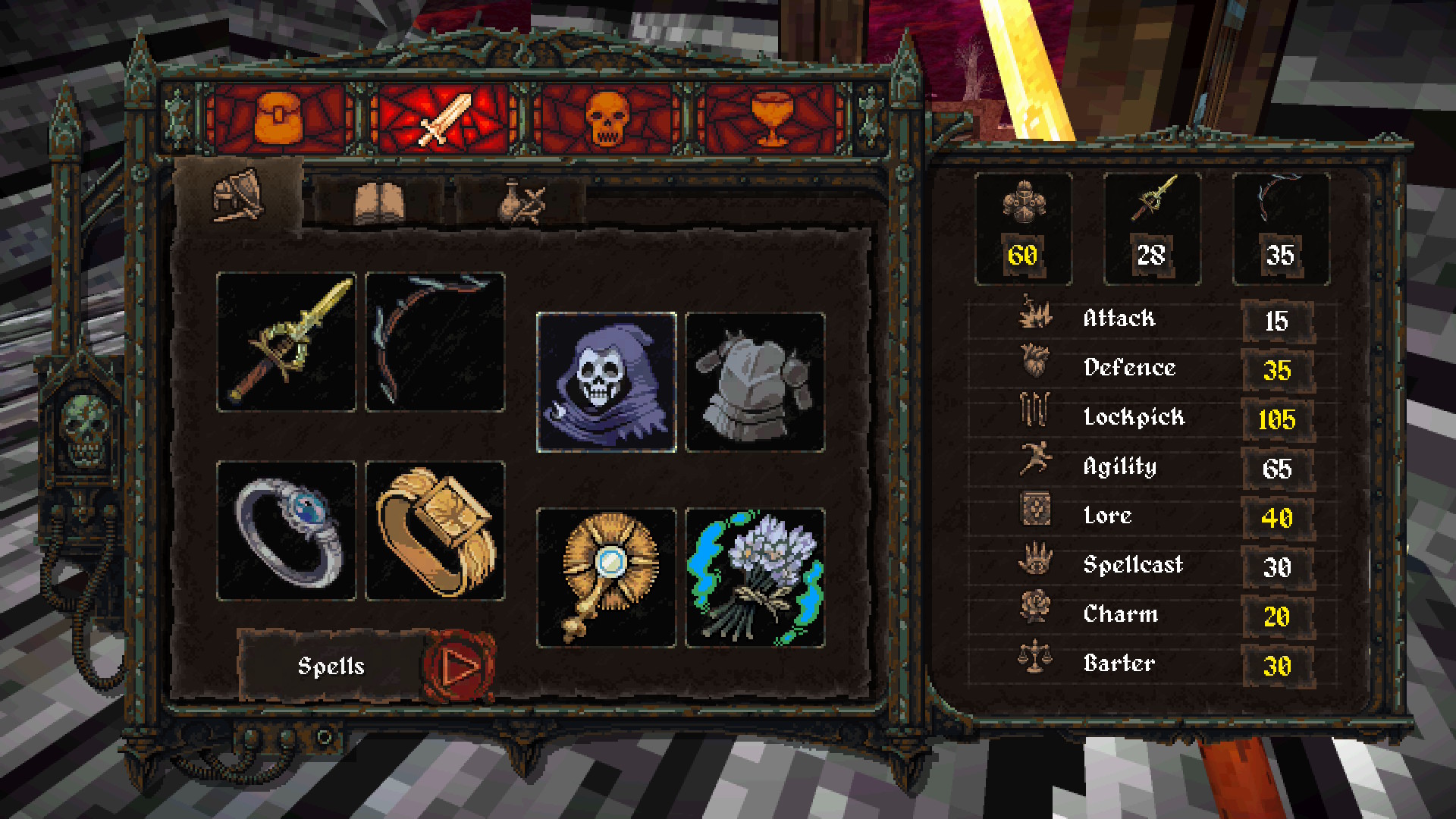Open the potion crafting sub-tab
The height and width of the screenshot is (819, 1456).
522,202
